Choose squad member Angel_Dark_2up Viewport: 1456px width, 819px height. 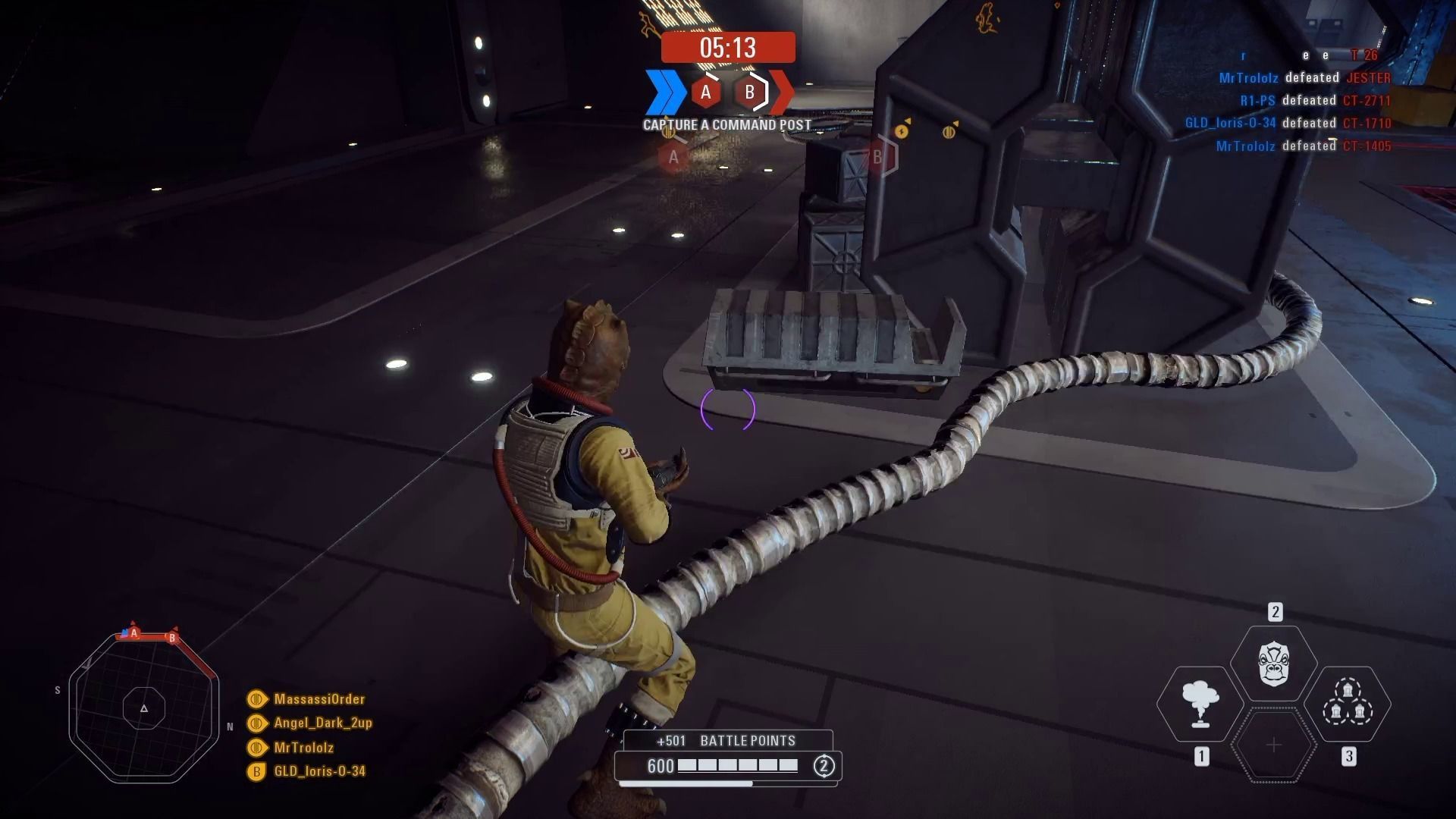click(x=322, y=723)
